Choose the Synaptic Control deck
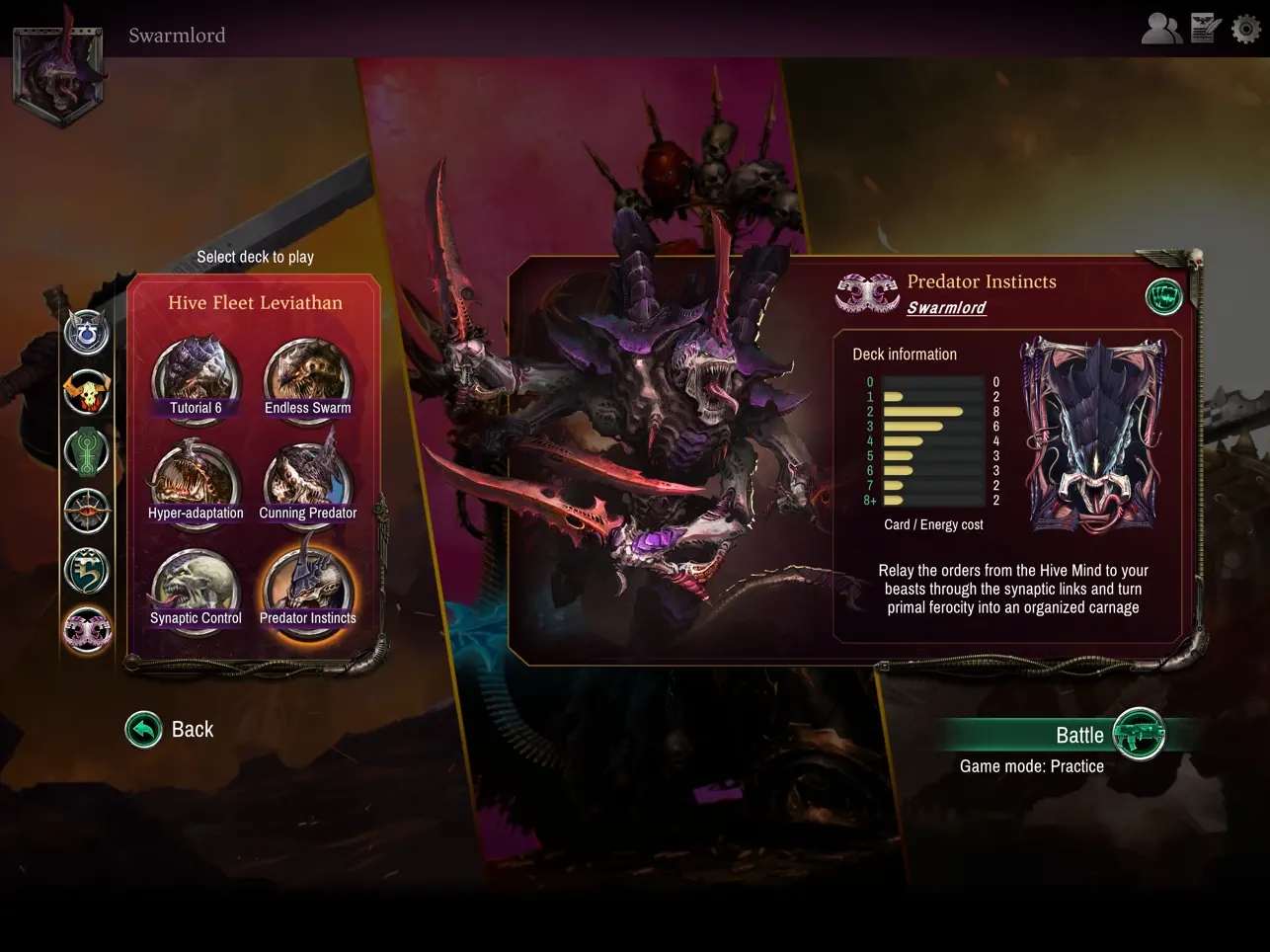The height and width of the screenshot is (952, 1270). pyautogui.click(x=196, y=590)
